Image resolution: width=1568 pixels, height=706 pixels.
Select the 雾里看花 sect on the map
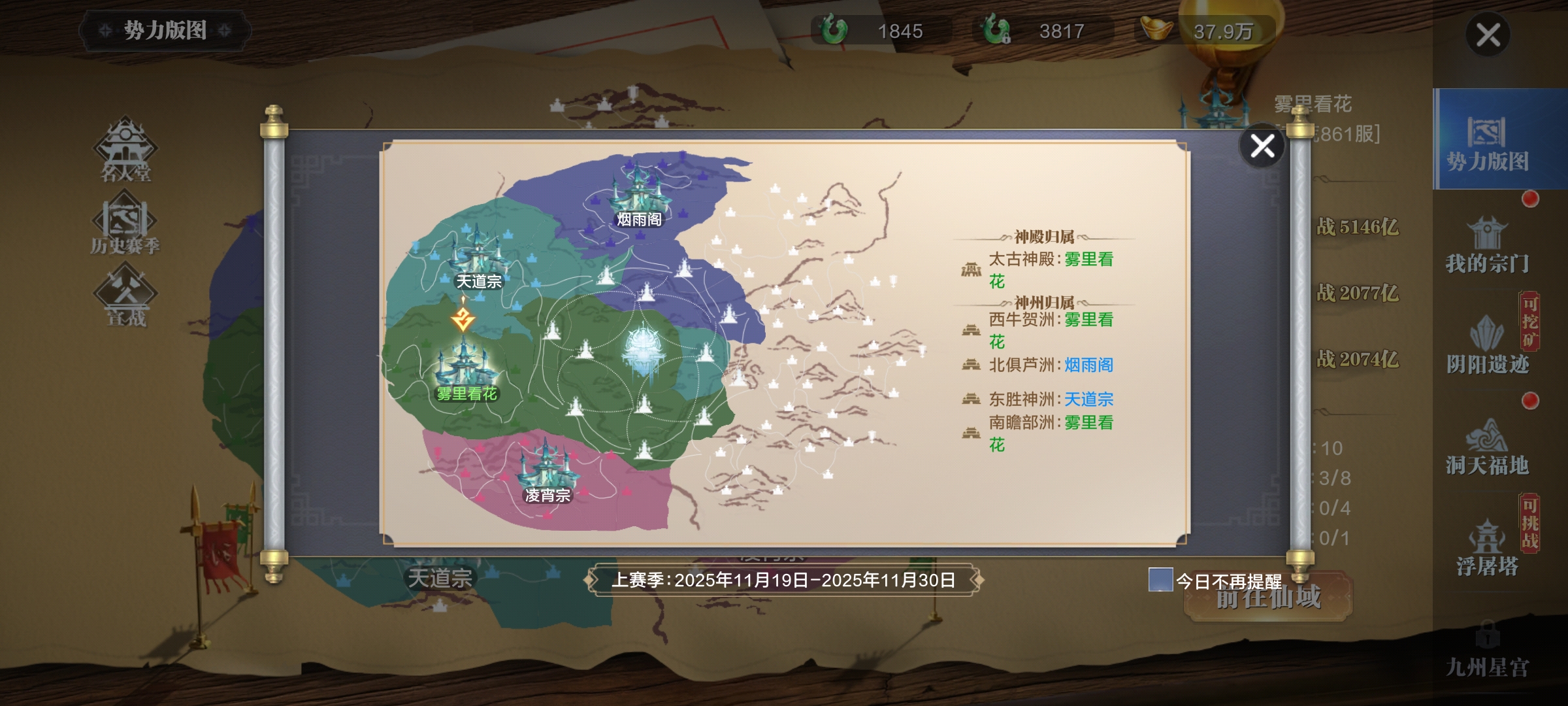pos(466,366)
